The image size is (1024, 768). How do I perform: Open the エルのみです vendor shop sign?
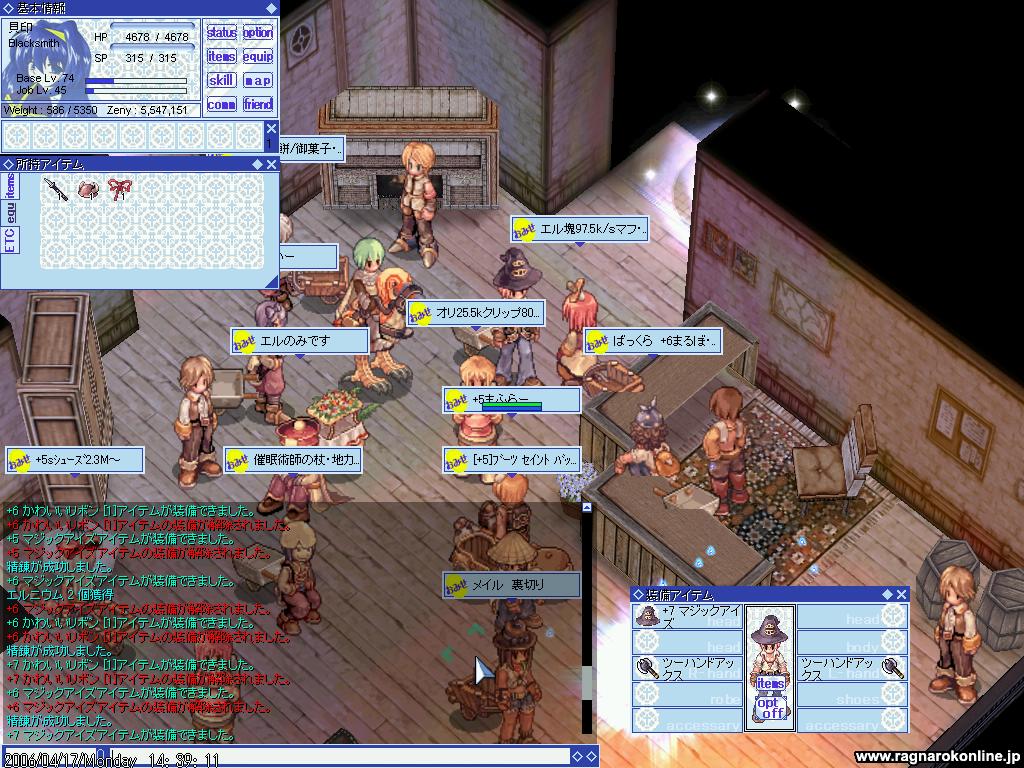pos(300,341)
